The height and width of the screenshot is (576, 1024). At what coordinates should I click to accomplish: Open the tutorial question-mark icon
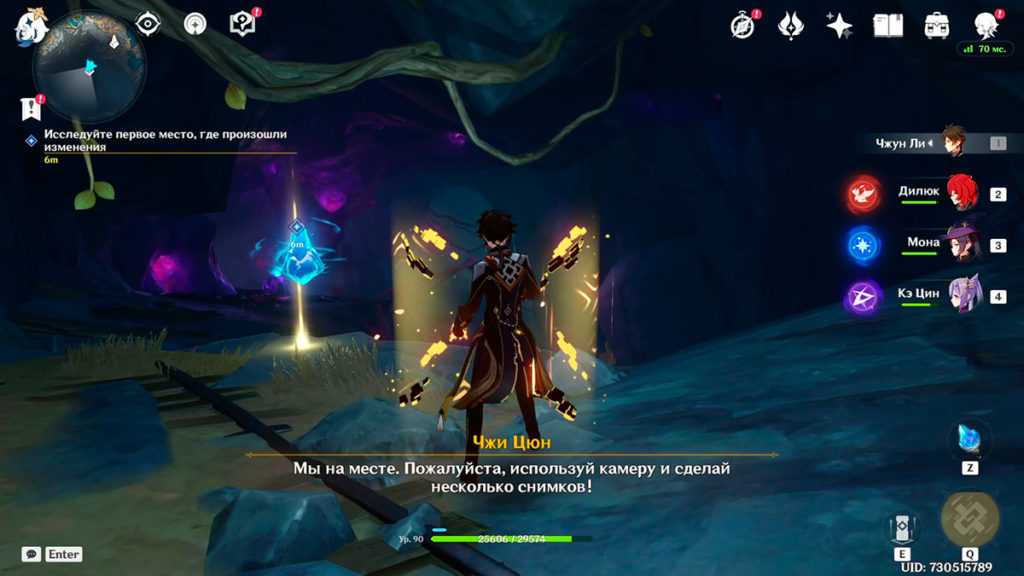[x=243, y=24]
